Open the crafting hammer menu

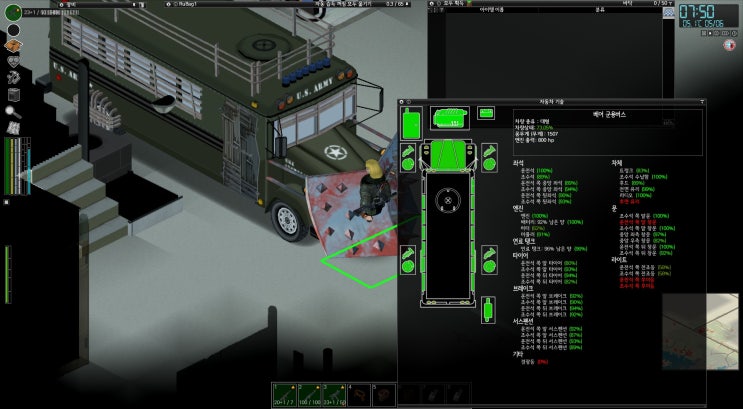[x=14, y=78]
